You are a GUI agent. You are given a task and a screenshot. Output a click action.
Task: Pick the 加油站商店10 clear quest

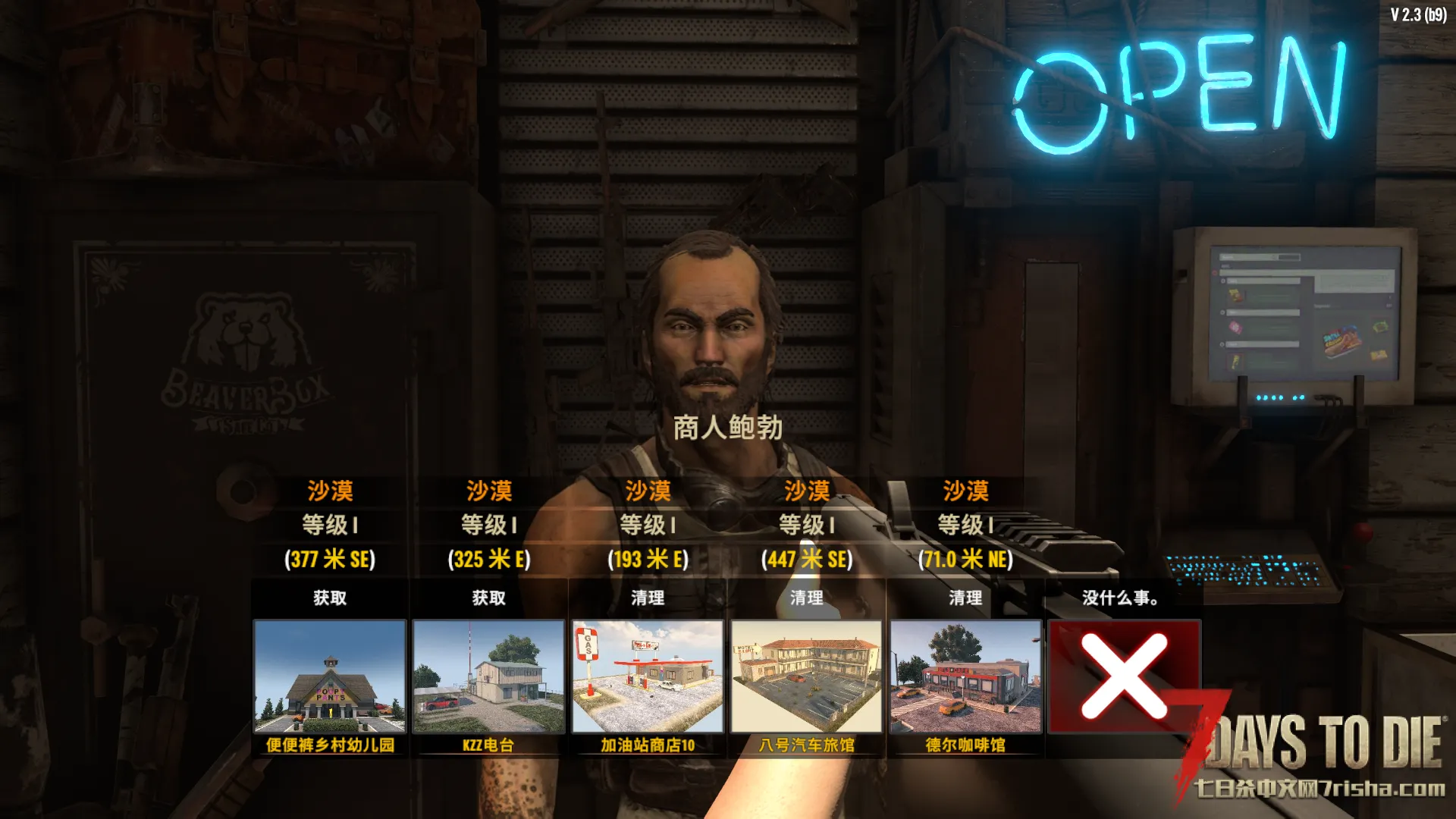[648, 676]
